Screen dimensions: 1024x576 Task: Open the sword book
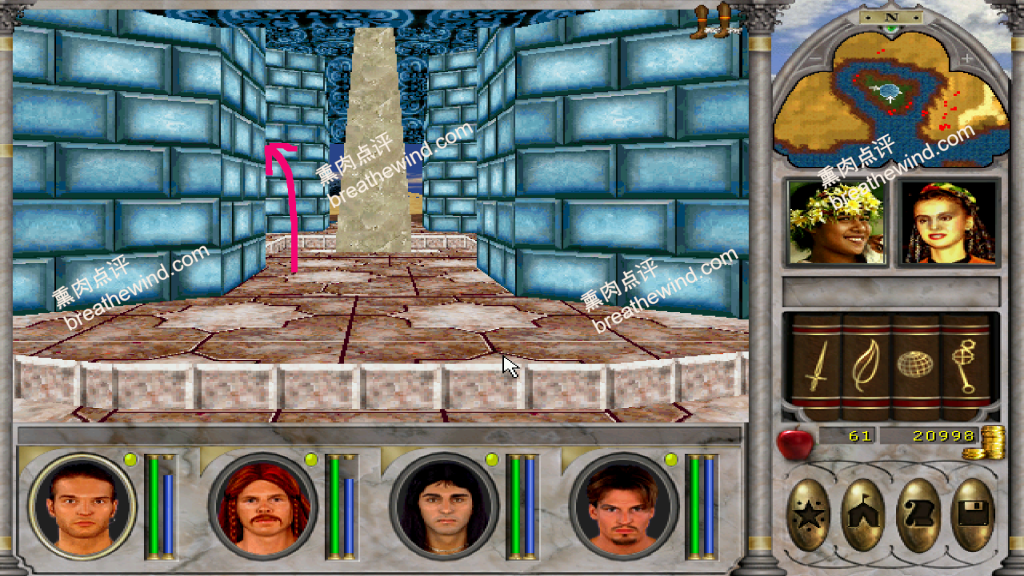(816, 367)
